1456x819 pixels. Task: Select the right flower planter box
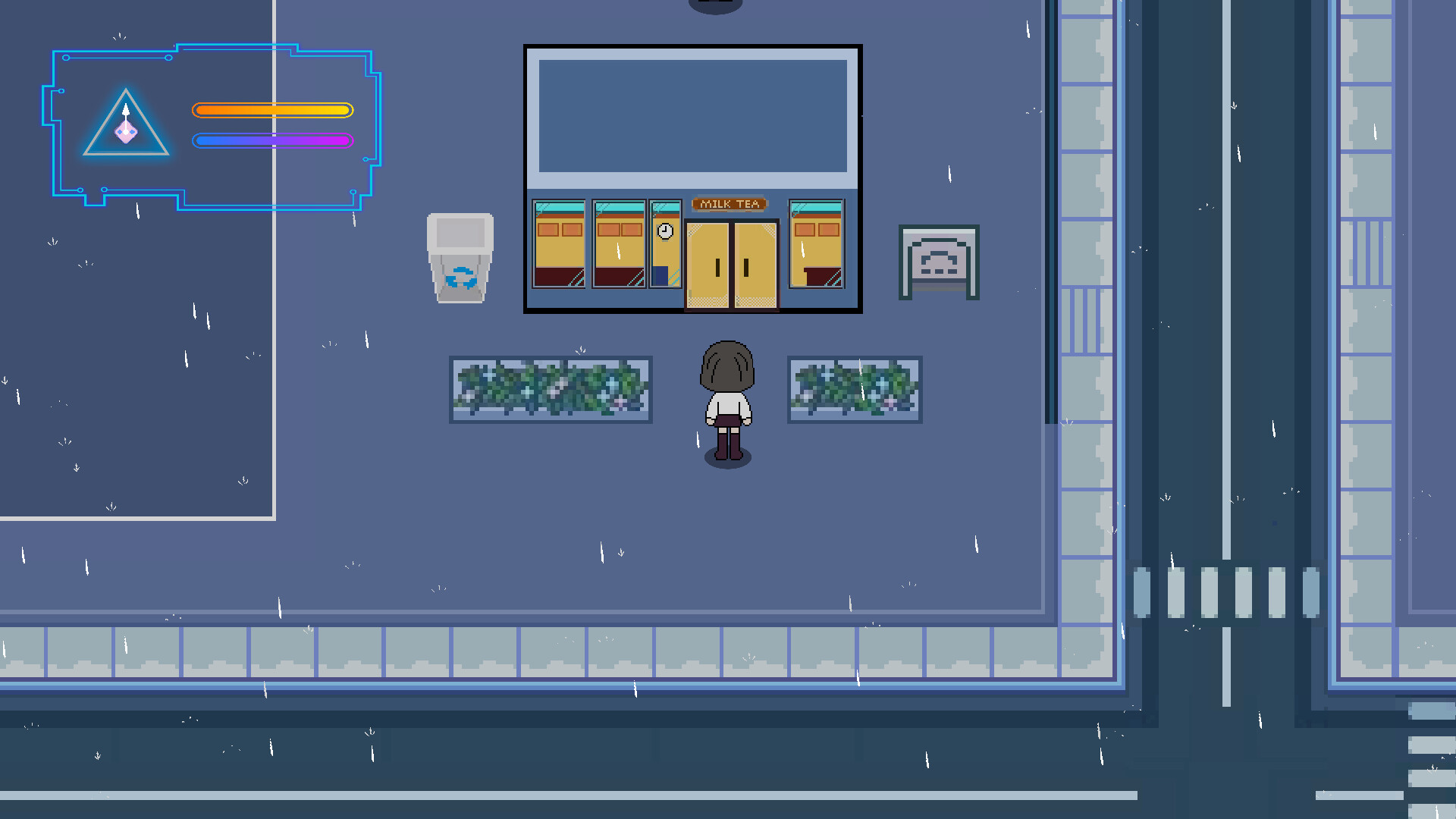tap(855, 389)
